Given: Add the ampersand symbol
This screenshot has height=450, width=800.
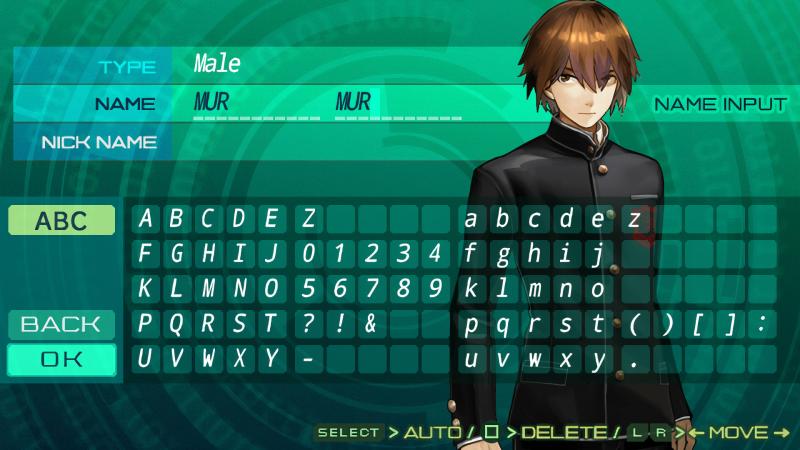Looking at the screenshot, I should (371, 324).
